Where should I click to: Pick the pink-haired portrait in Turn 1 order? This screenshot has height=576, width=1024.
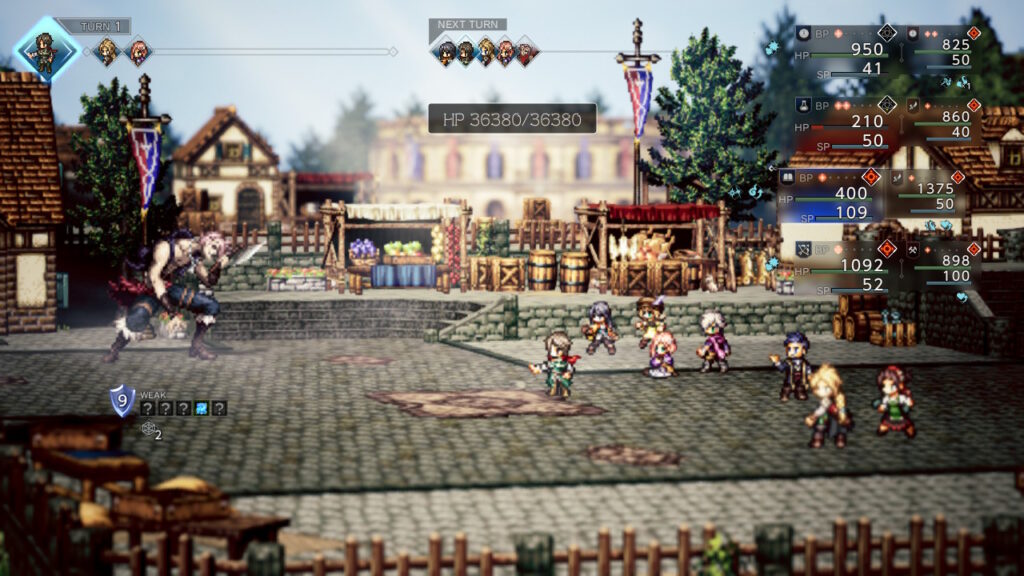tap(137, 50)
